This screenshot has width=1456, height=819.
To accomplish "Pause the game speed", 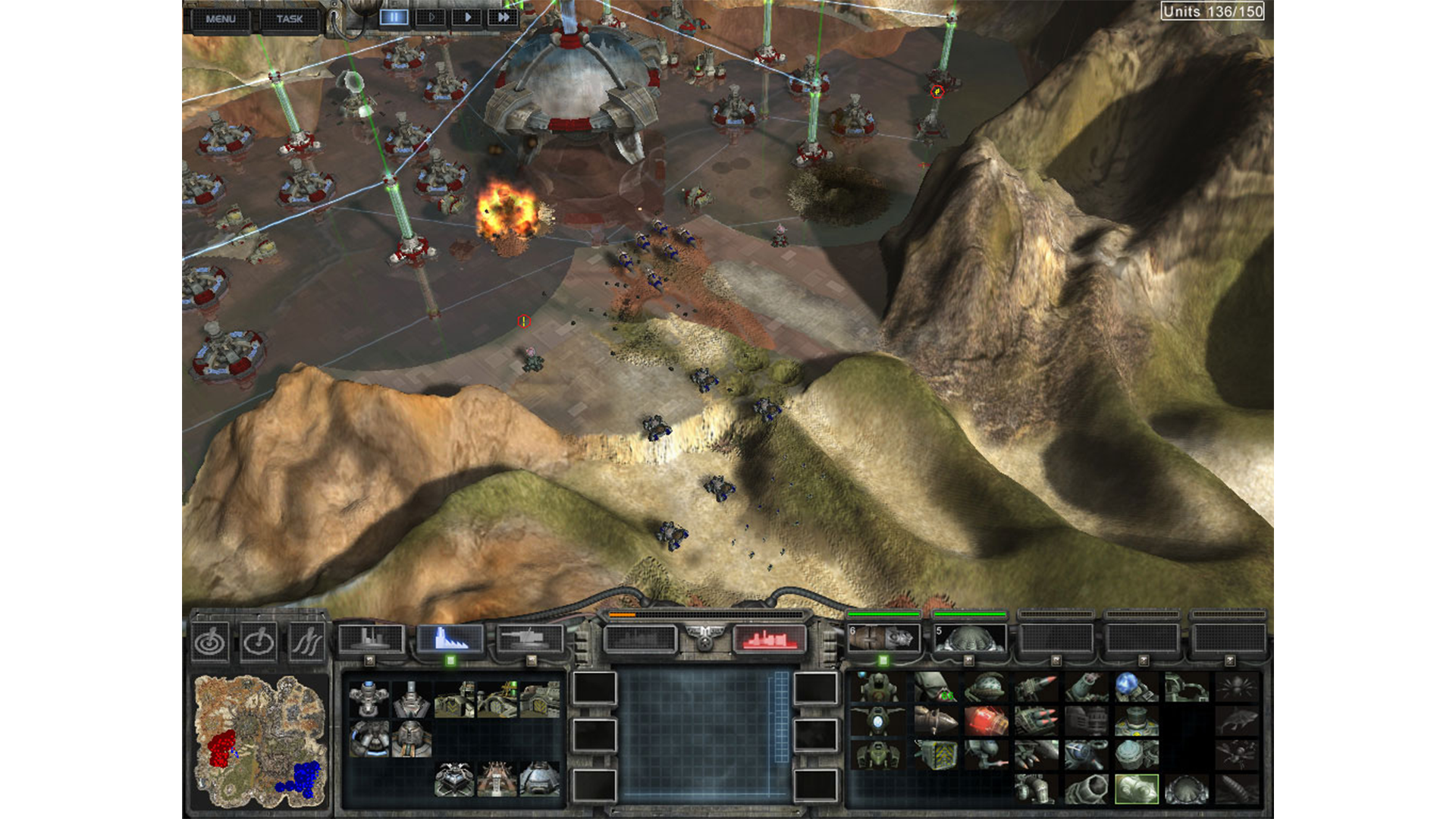I will click(x=394, y=17).
